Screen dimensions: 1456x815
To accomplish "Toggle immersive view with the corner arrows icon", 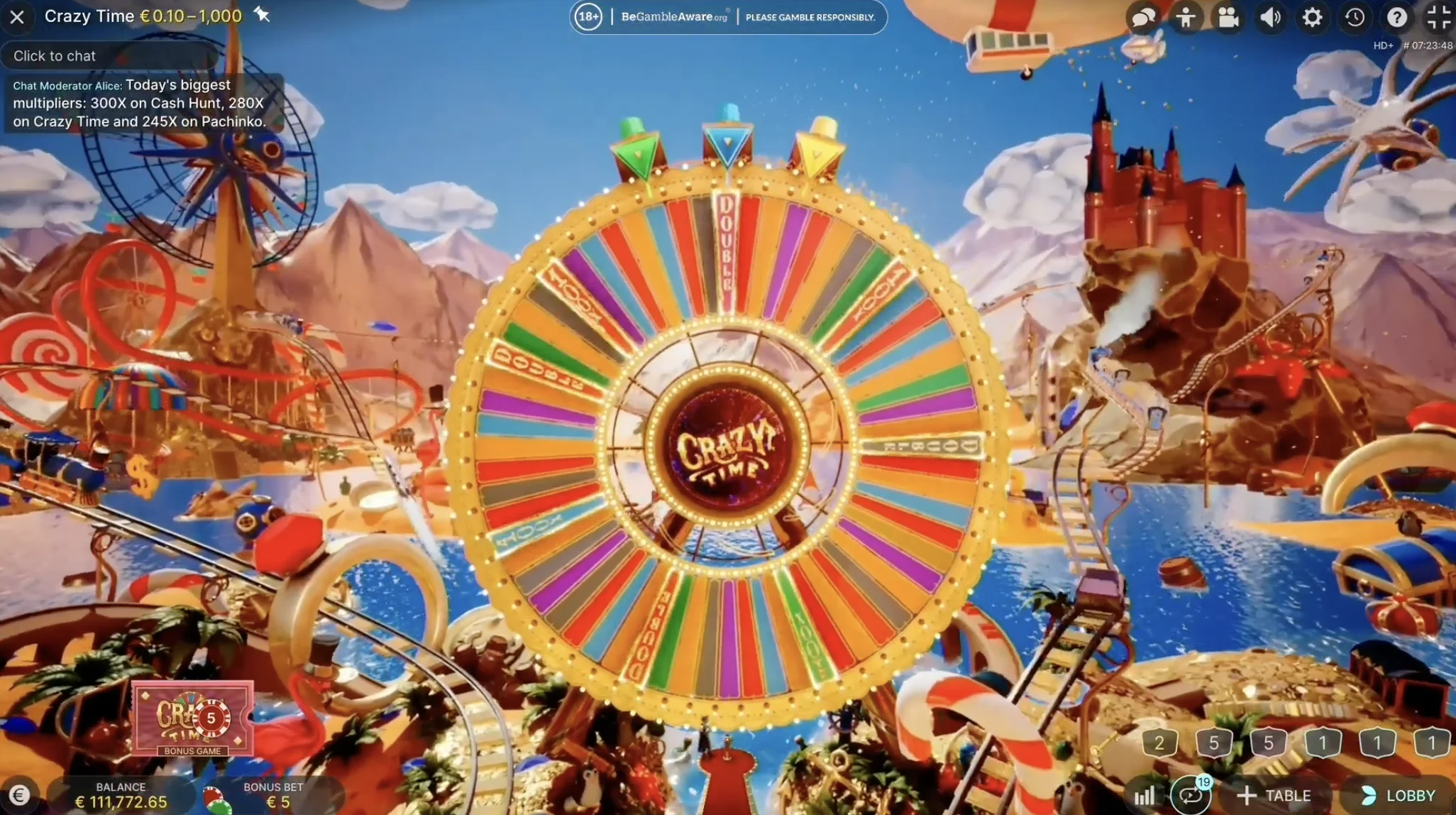I will 1440,18.
